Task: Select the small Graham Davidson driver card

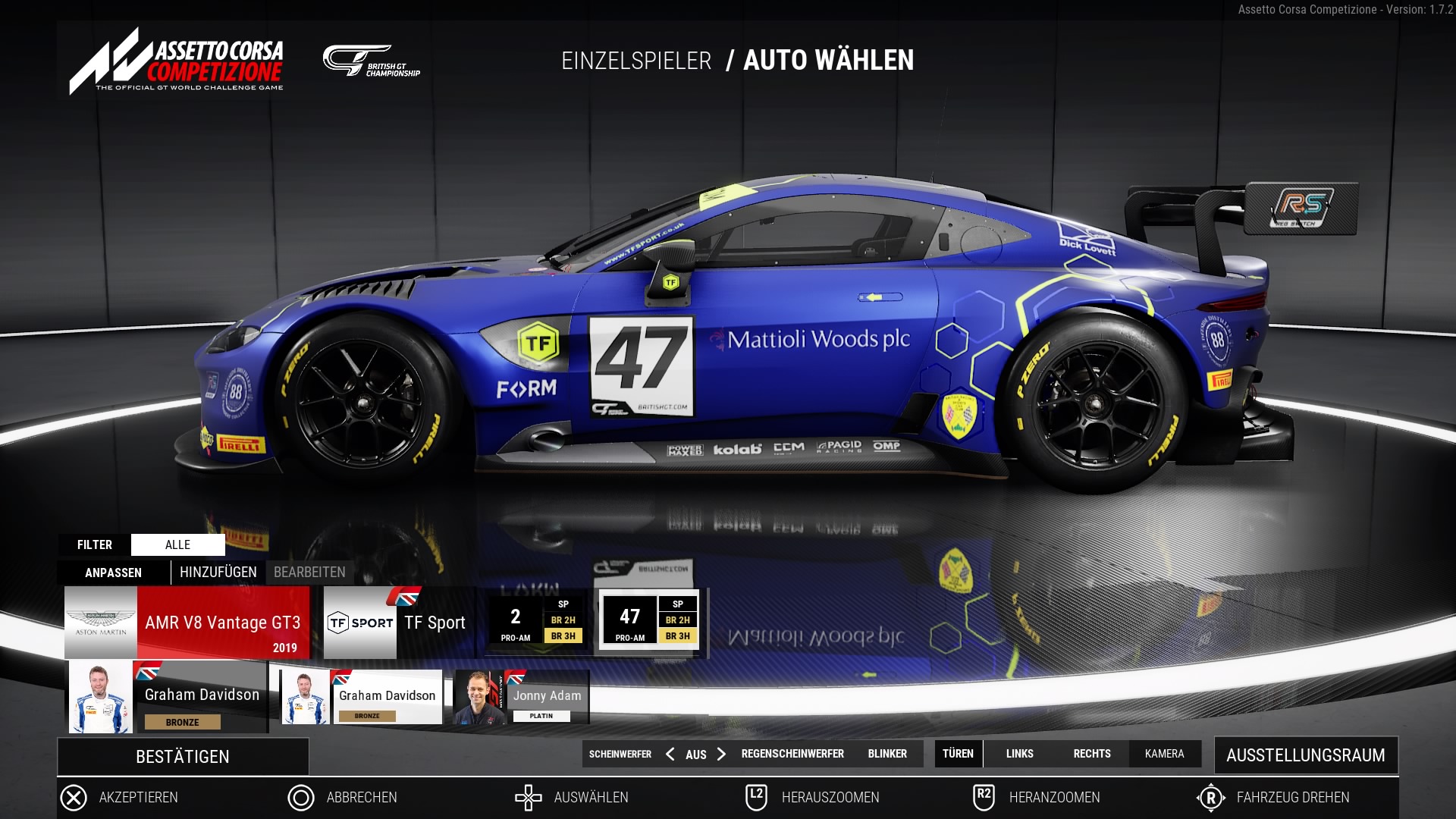Action: click(362, 697)
